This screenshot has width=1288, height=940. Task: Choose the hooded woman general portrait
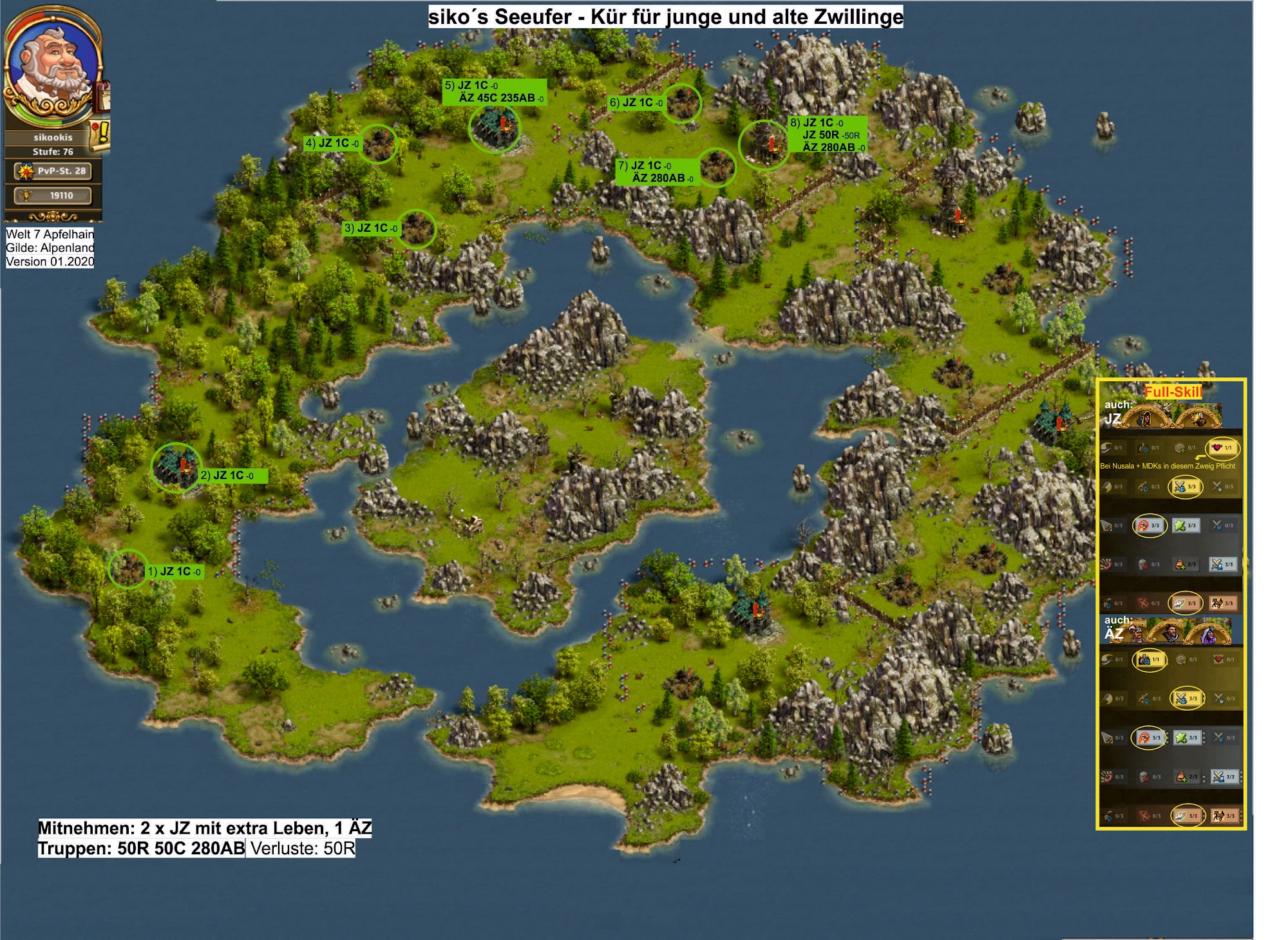pos(1147,418)
